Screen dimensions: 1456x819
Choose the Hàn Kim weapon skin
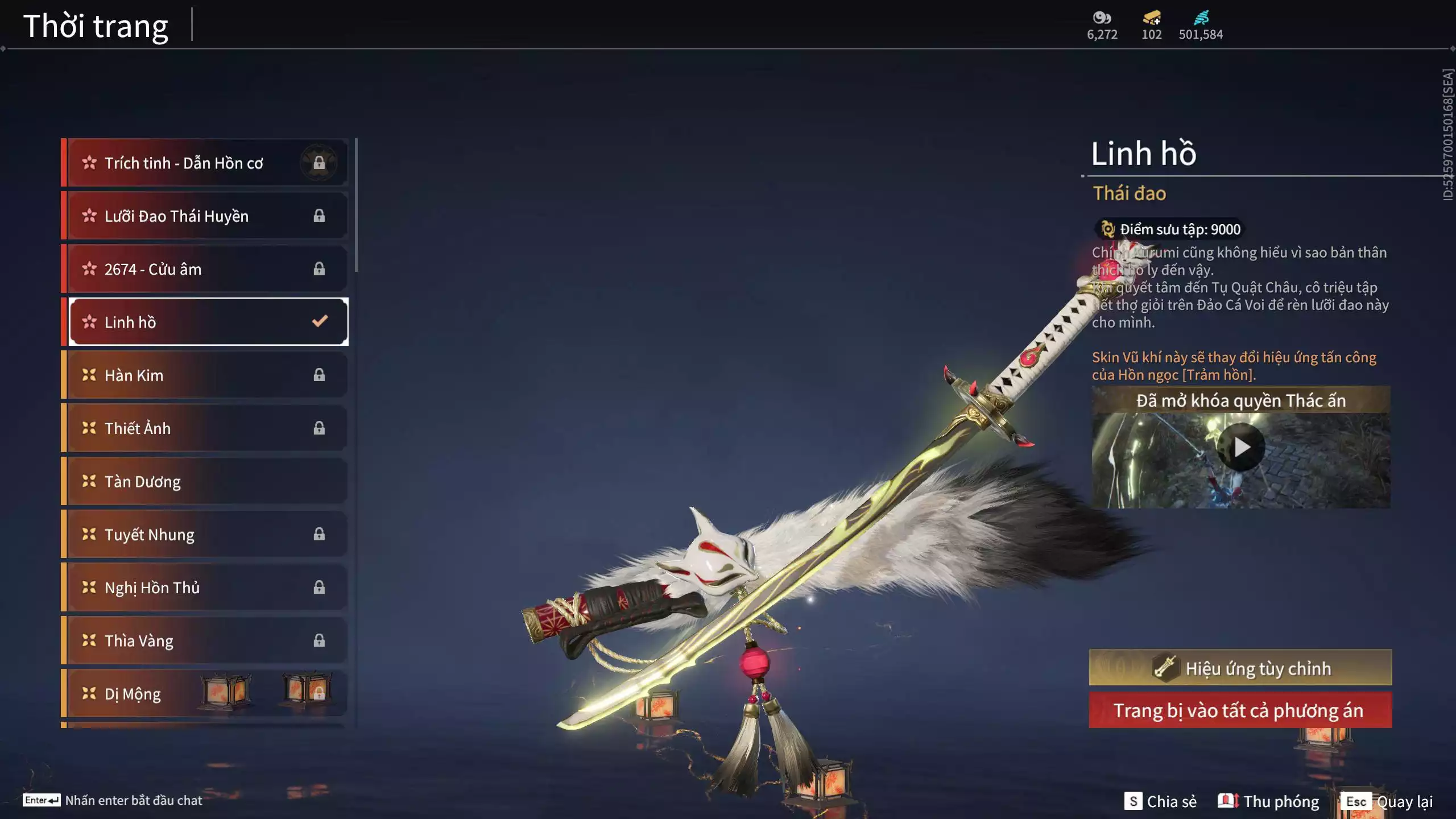pyautogui.click(x=205, y=375)
